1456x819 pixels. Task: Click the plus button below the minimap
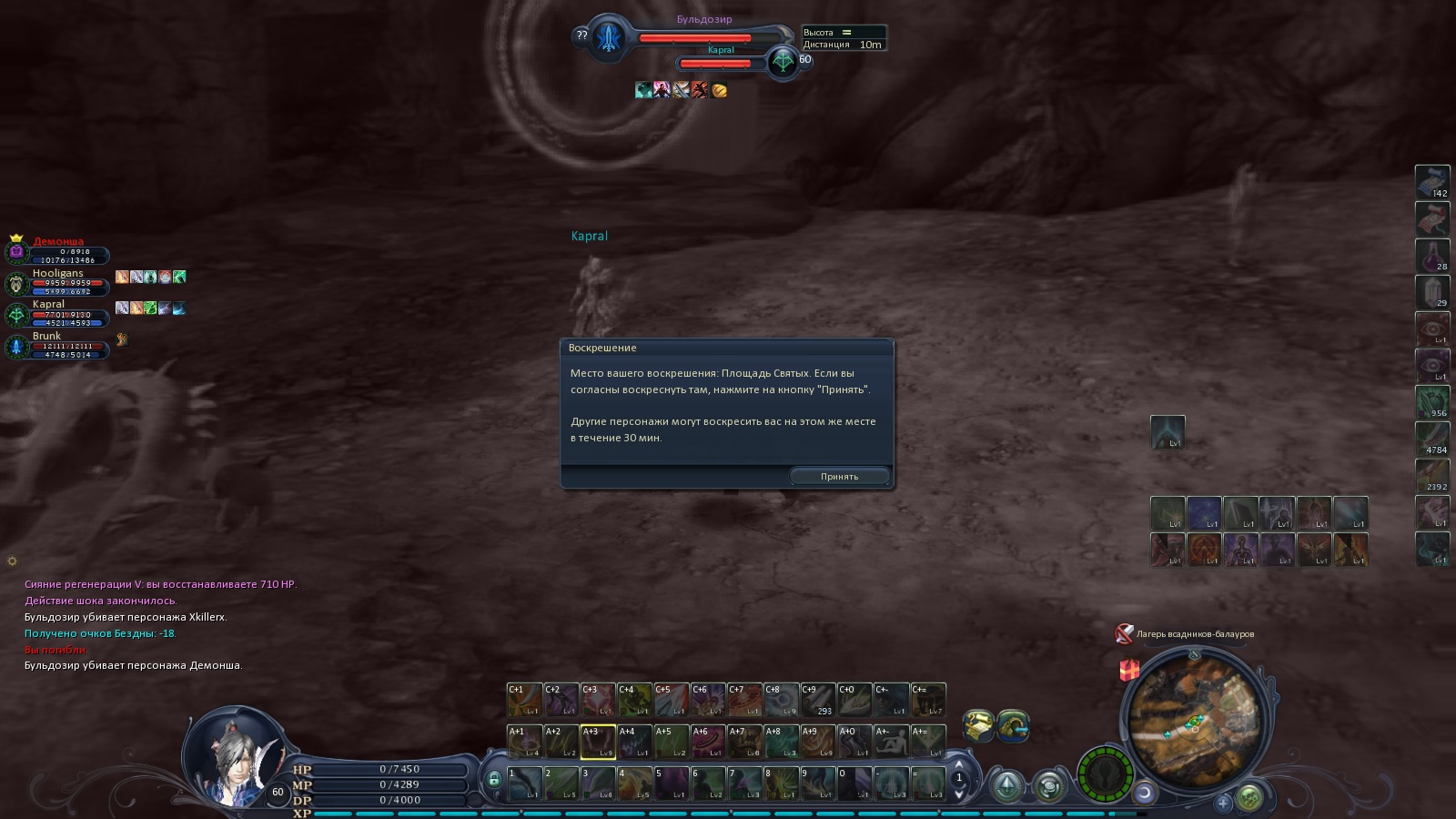[1223, 802]
